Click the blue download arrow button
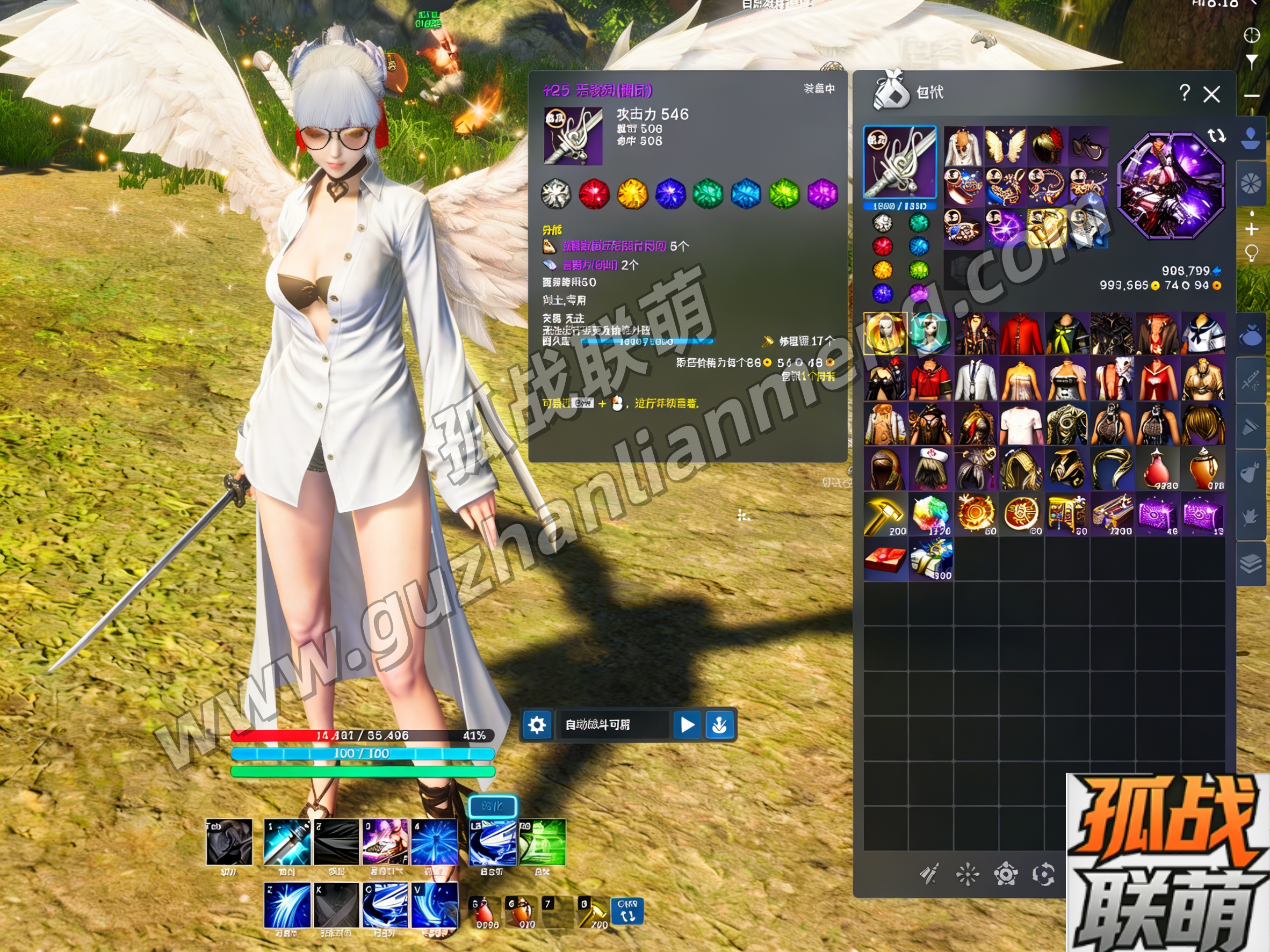Image resolution: width=1270 pixels, height=952 pixels. tap(719, 725)
